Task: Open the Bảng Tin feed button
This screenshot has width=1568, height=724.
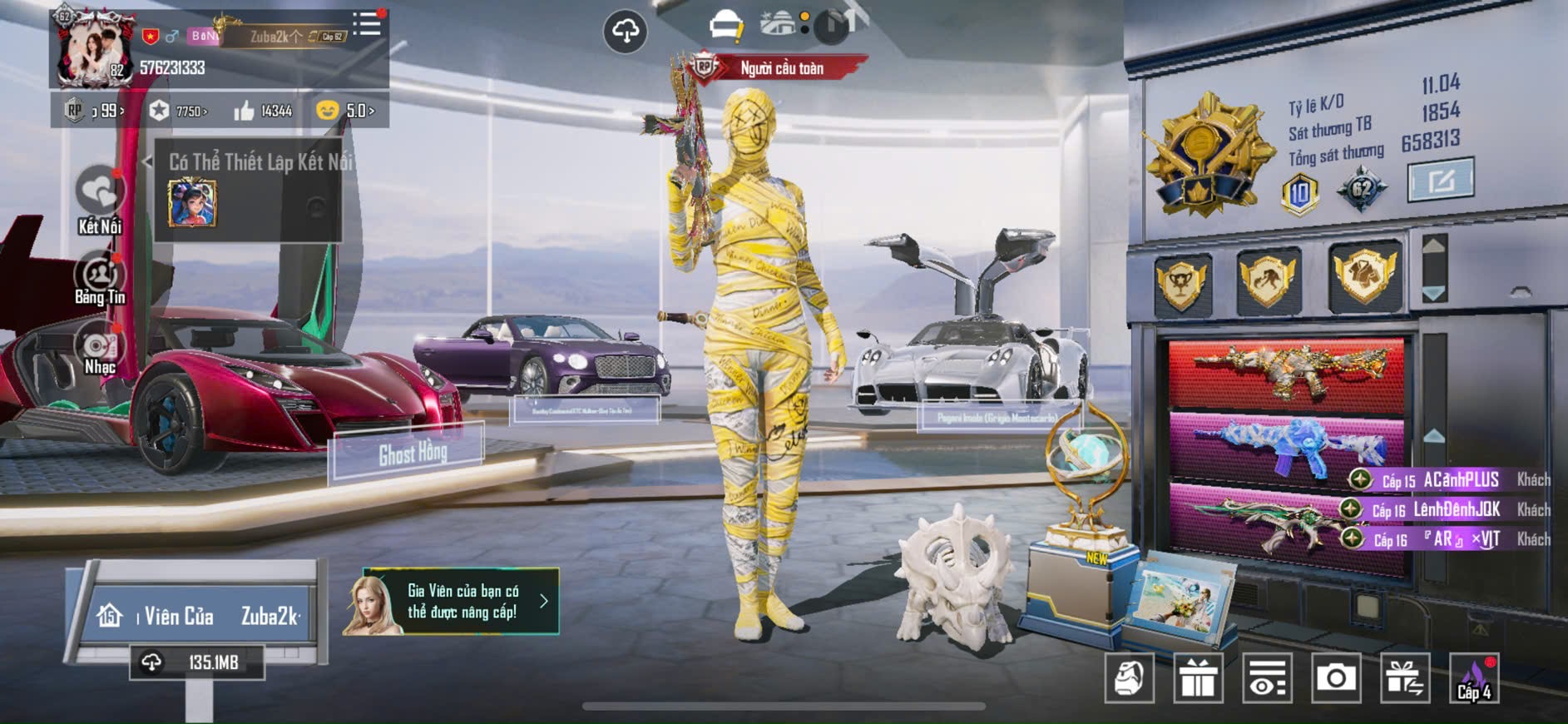Action: [x=100, y=280]
